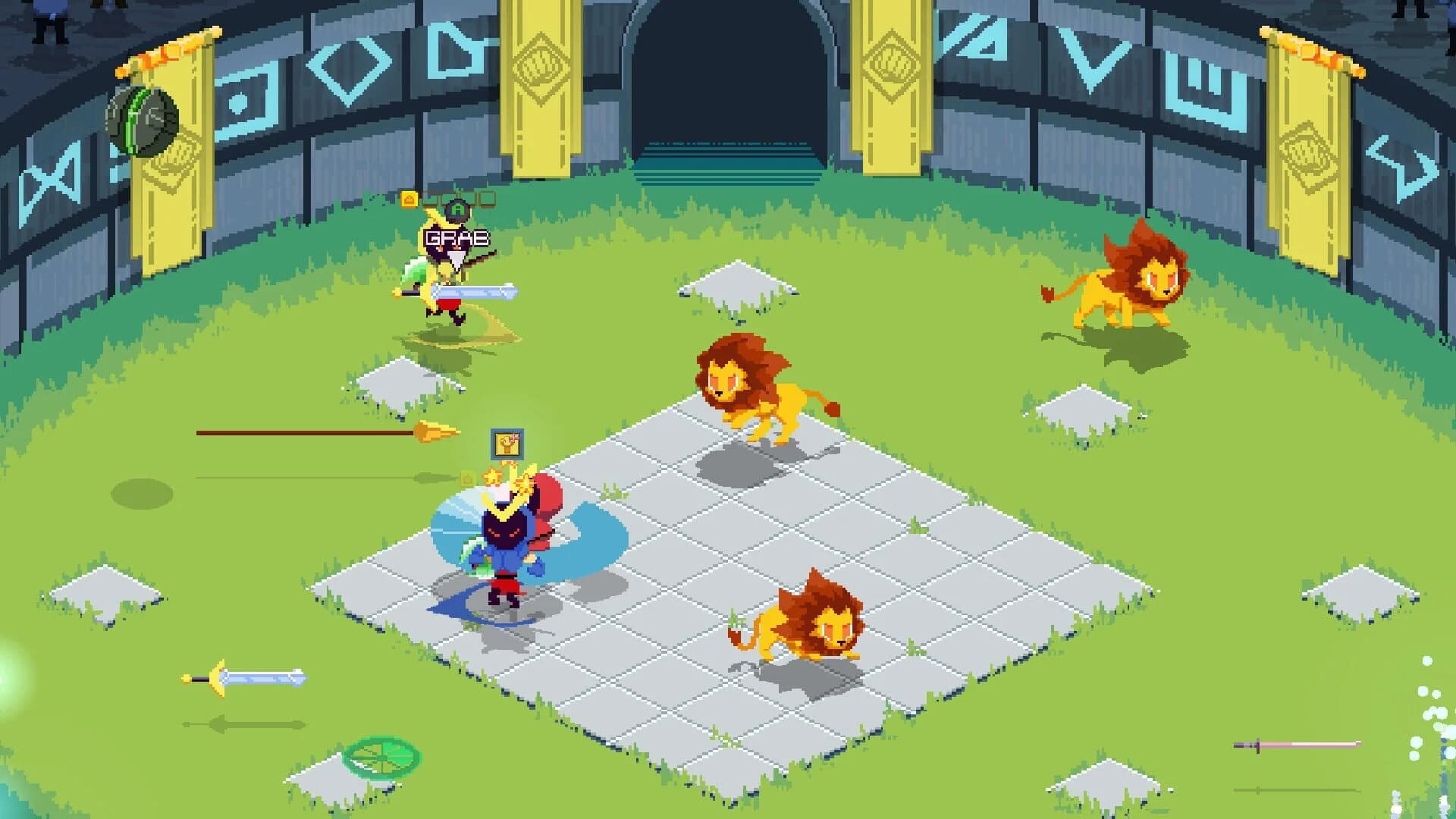Image resolution: width=1456 pixels, height=819 pixels.
Task: Click the yellow bag pickup icon above the green knight
Action: click(408, 199)
